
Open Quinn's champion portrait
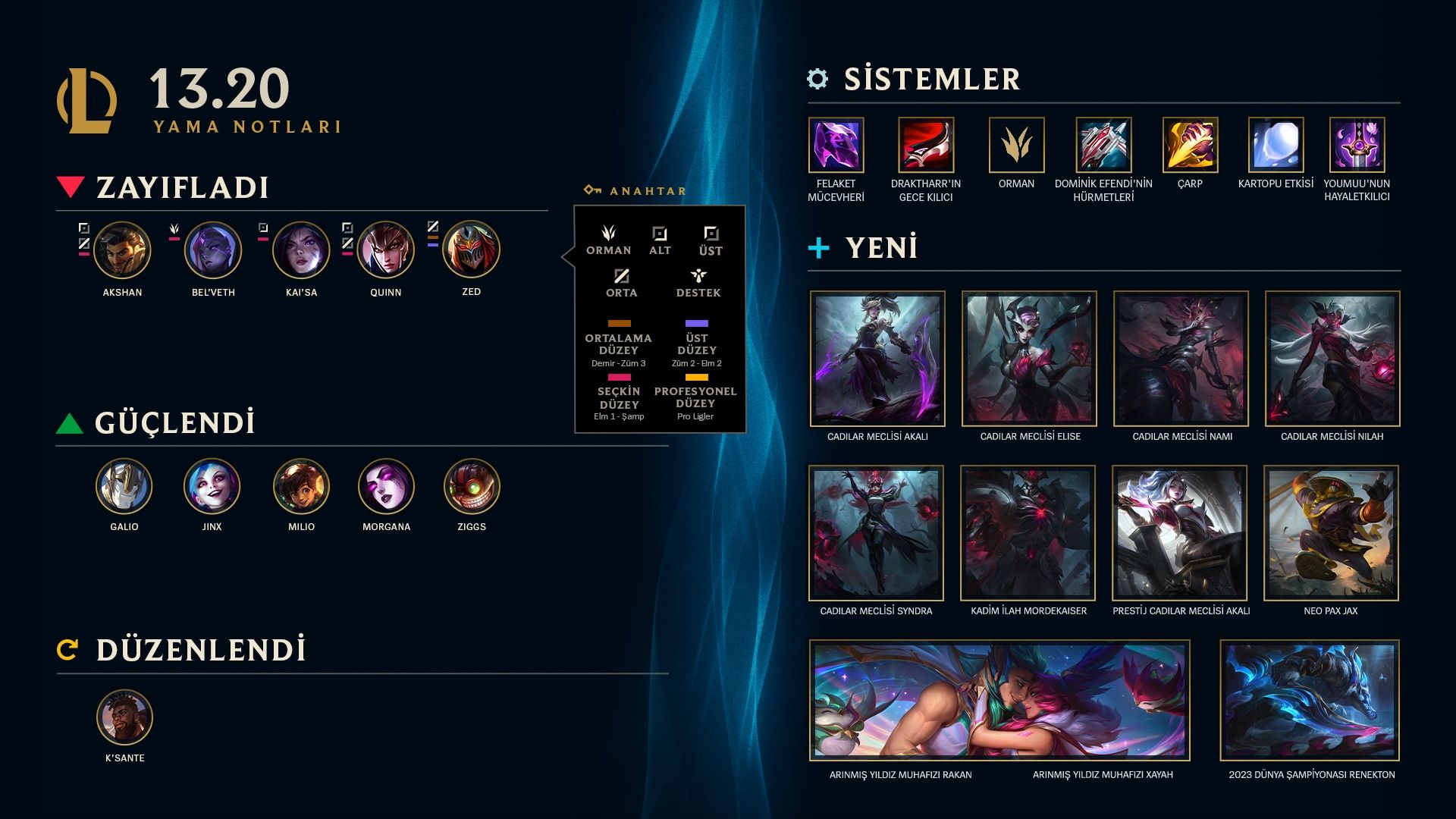pos(386,250)
